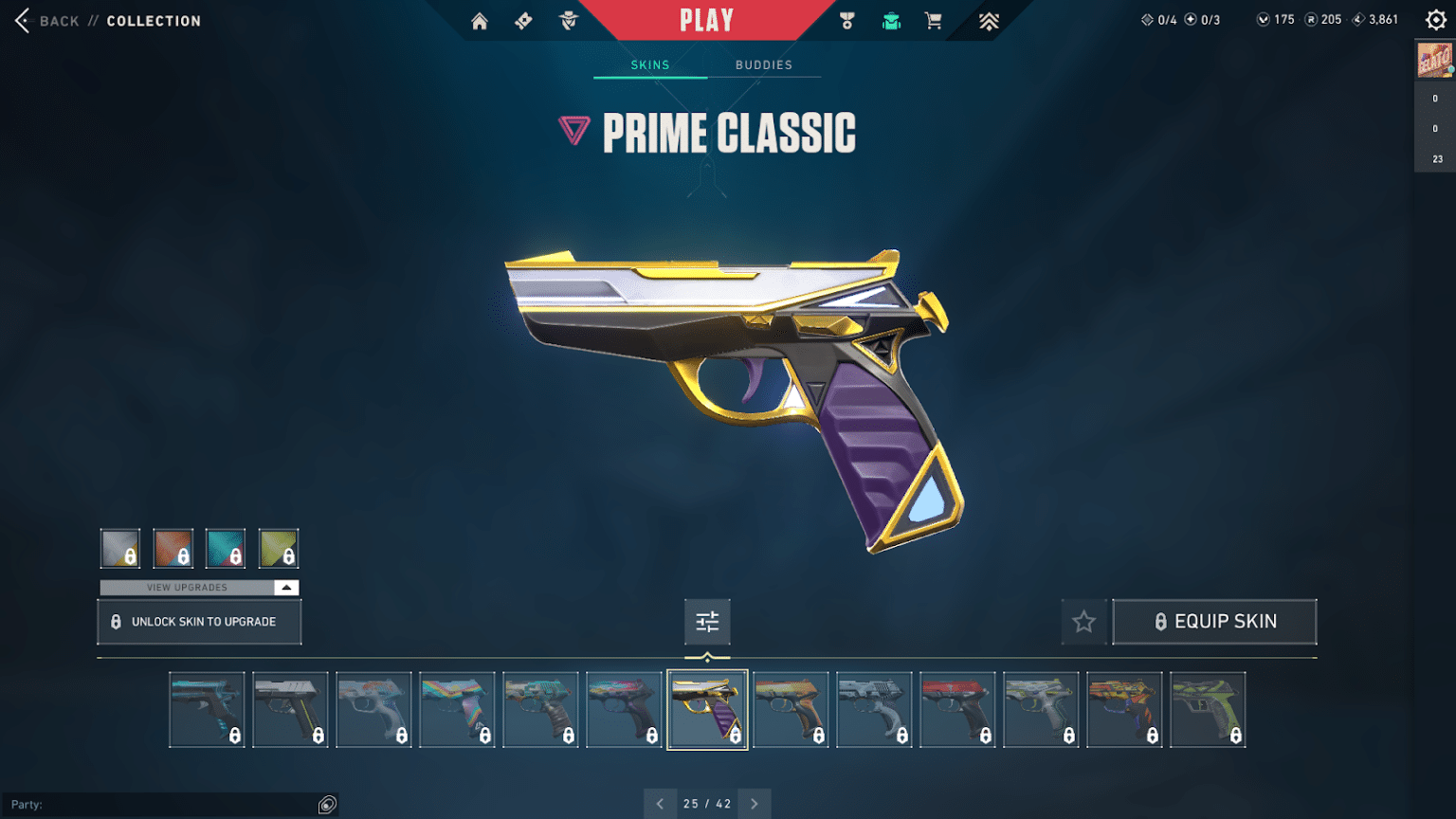Open the Home screen icon
Viewport: 1456px width, 819px height.
click(x=479, y=20)
